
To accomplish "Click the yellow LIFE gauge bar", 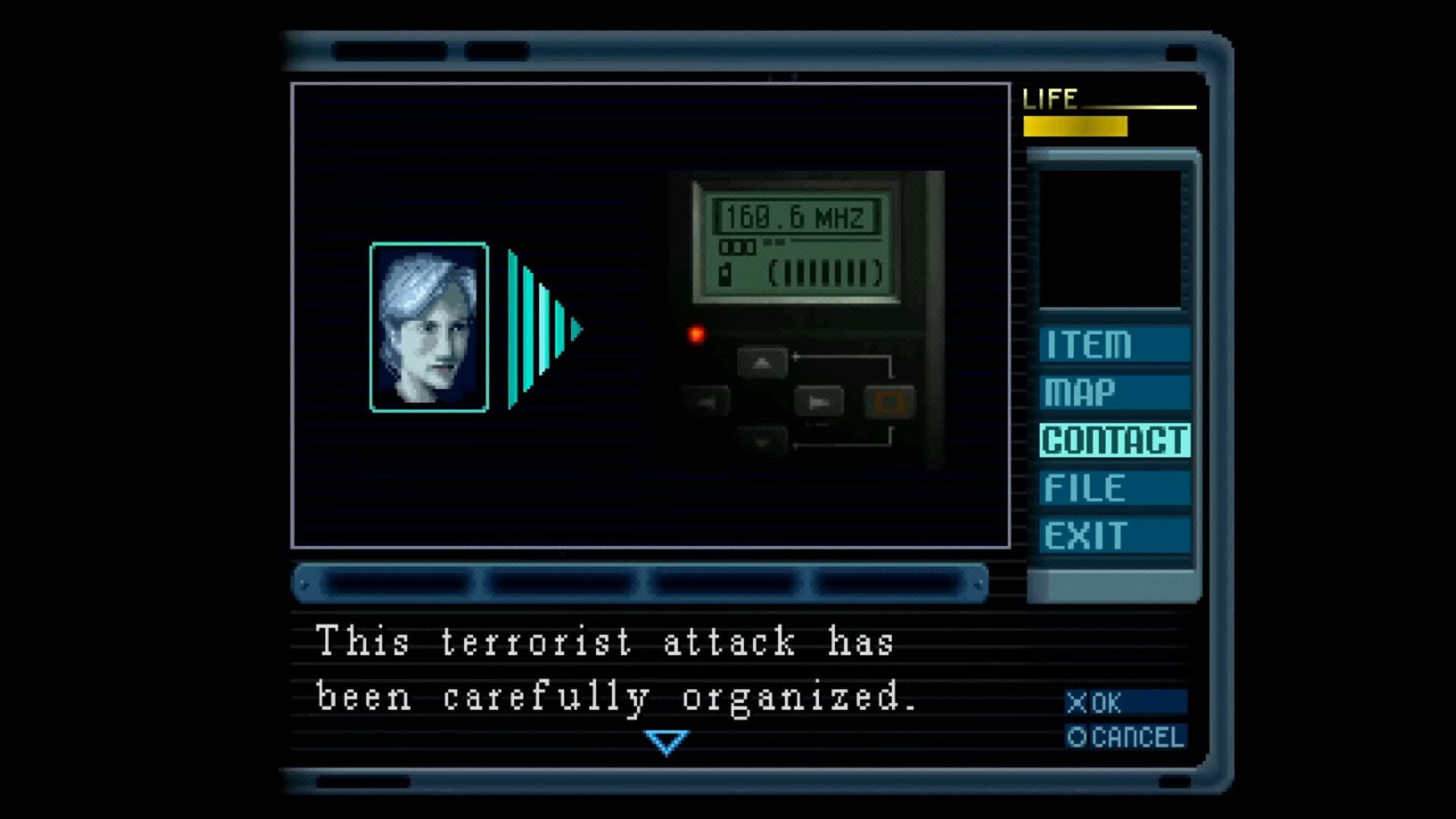I will (1077, 124).
